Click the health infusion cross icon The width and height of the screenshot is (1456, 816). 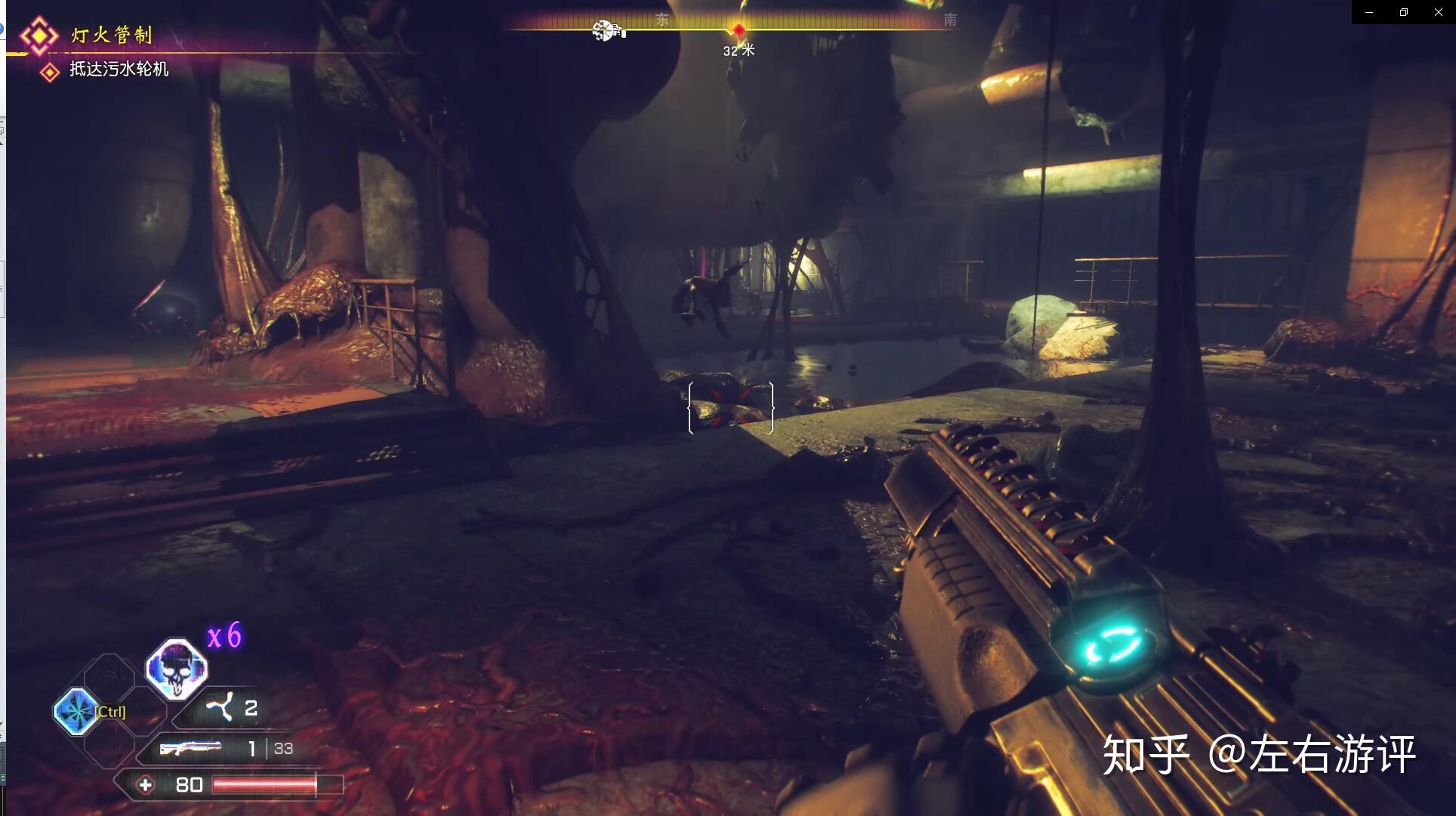[145, 785]
